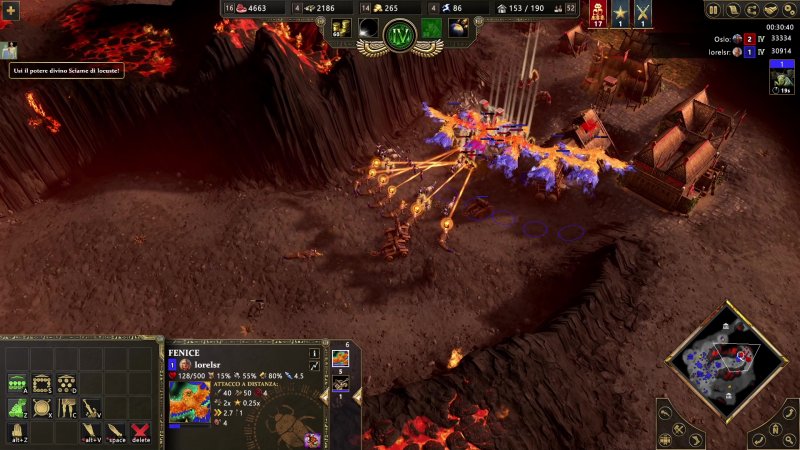Viewport: 800px width, 450px height.
Task: Select the hero star banner
Action: pos(620,15)
